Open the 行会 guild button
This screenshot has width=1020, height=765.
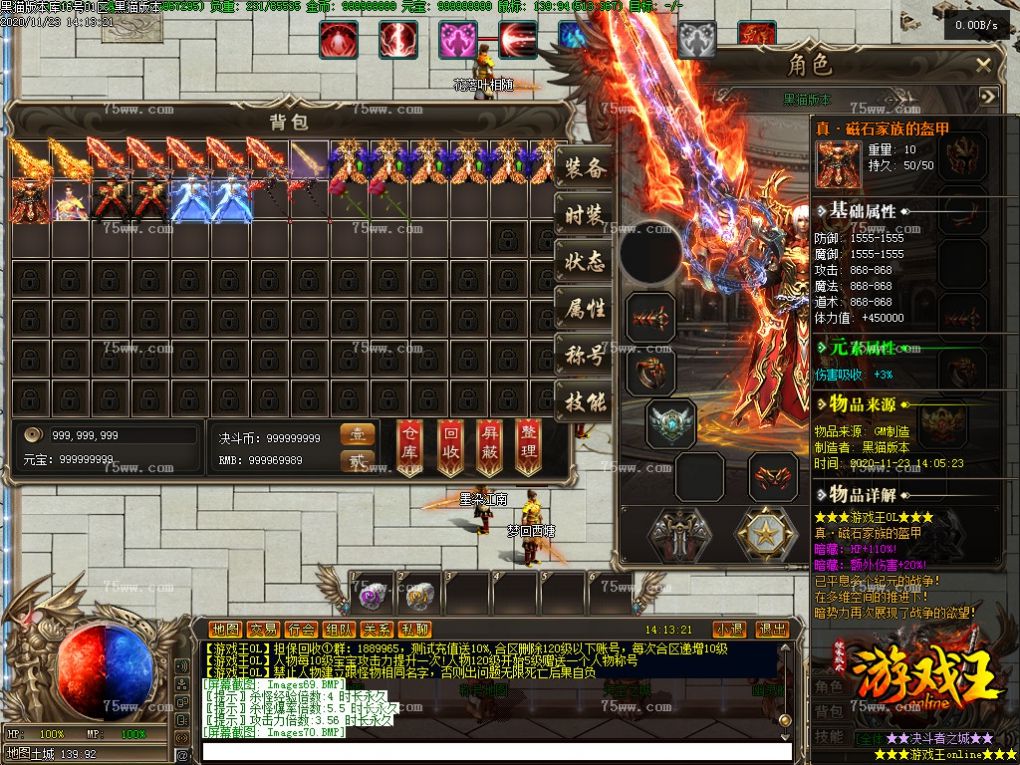pos(301,629)
